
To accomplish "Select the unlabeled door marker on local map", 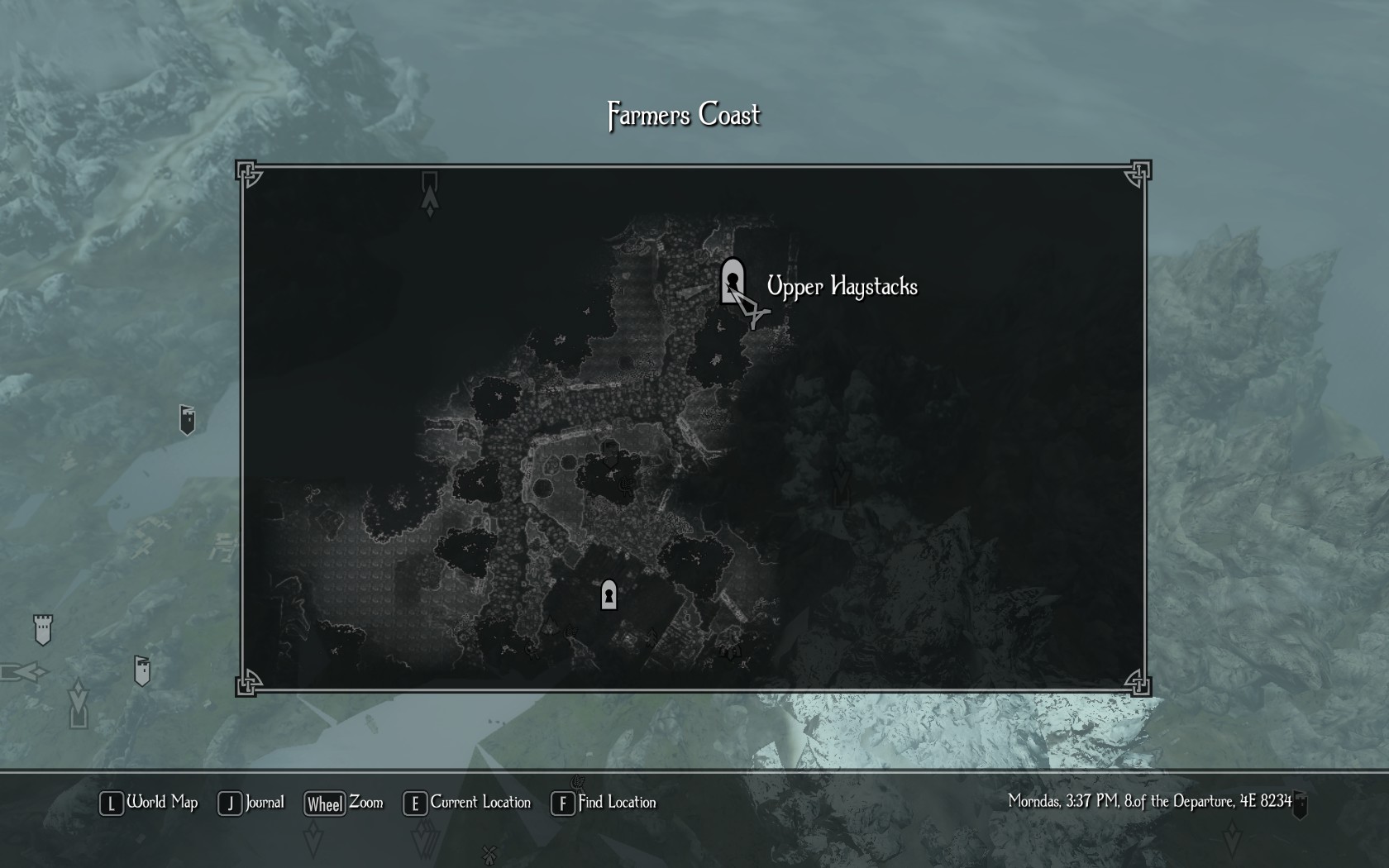I will pos(609,594).
